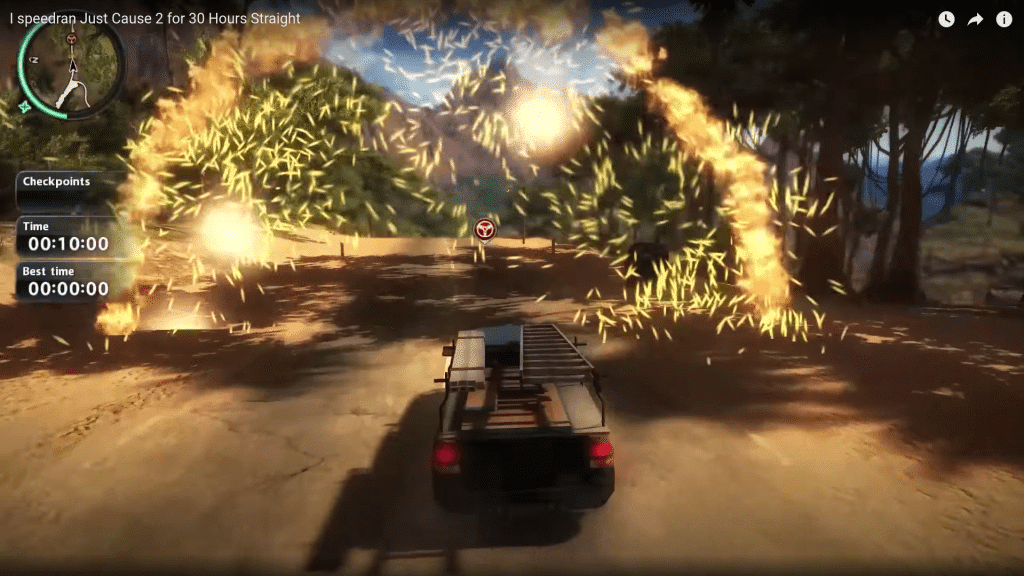Click the steering wheel checkpoint marker
This screenshot has width=1024, height=576.
tap(485, 230)
